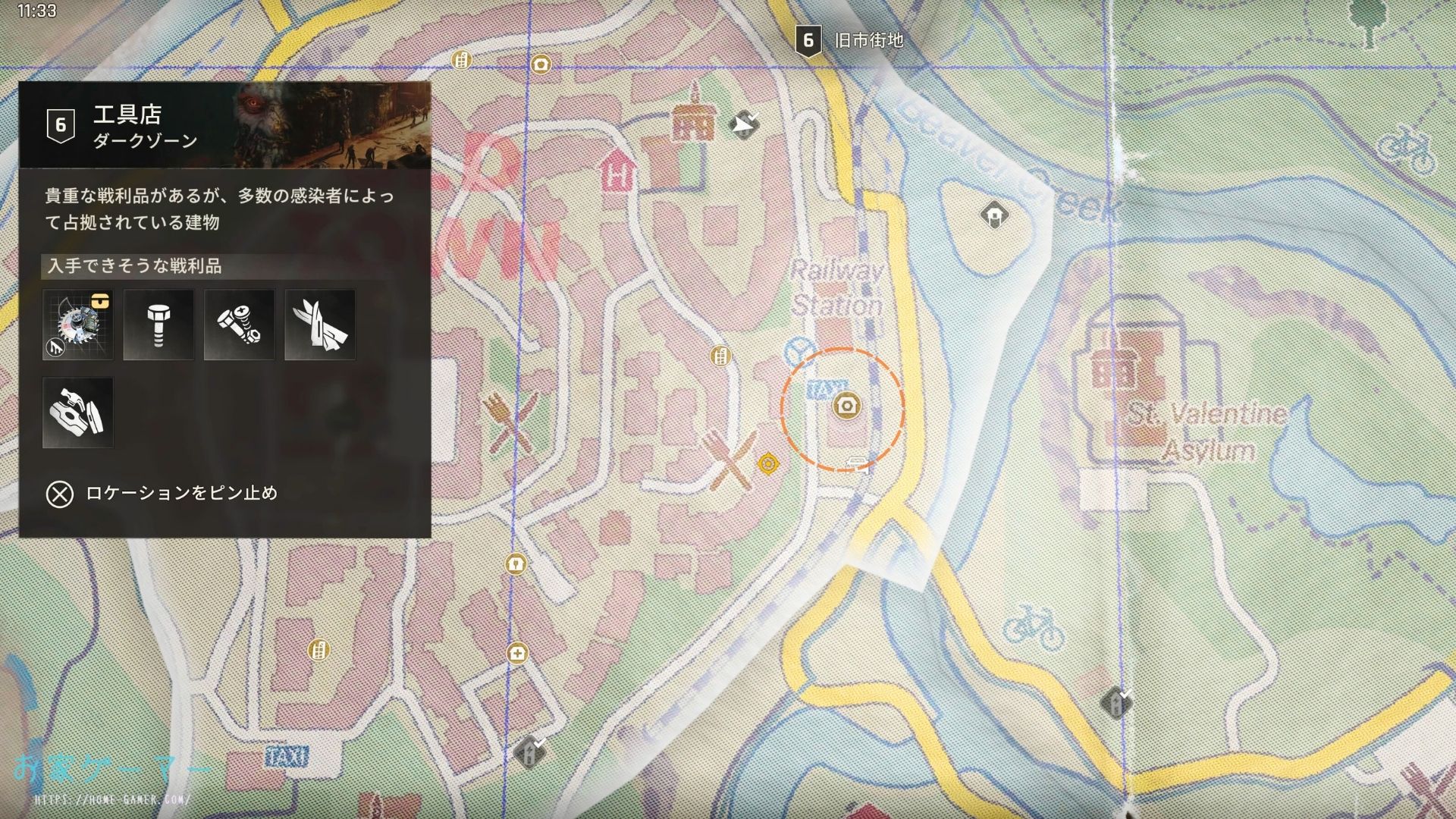This screenshot has height=819, width=1456.
Task: Choose the screws and nuts loot slot
Action: click(x=239, y=325)
